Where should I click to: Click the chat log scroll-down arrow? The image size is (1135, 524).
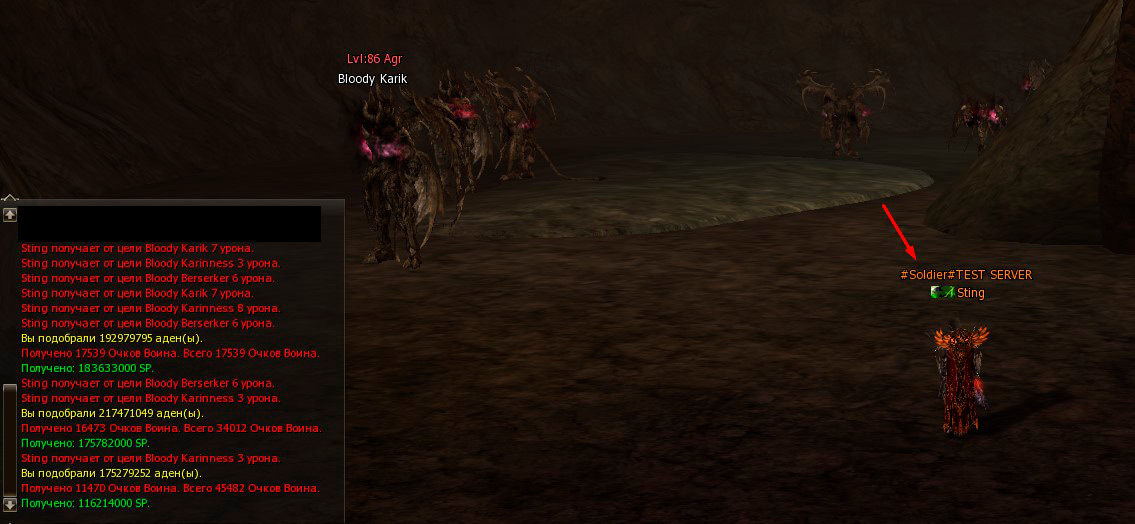click(x=10, y=504)
